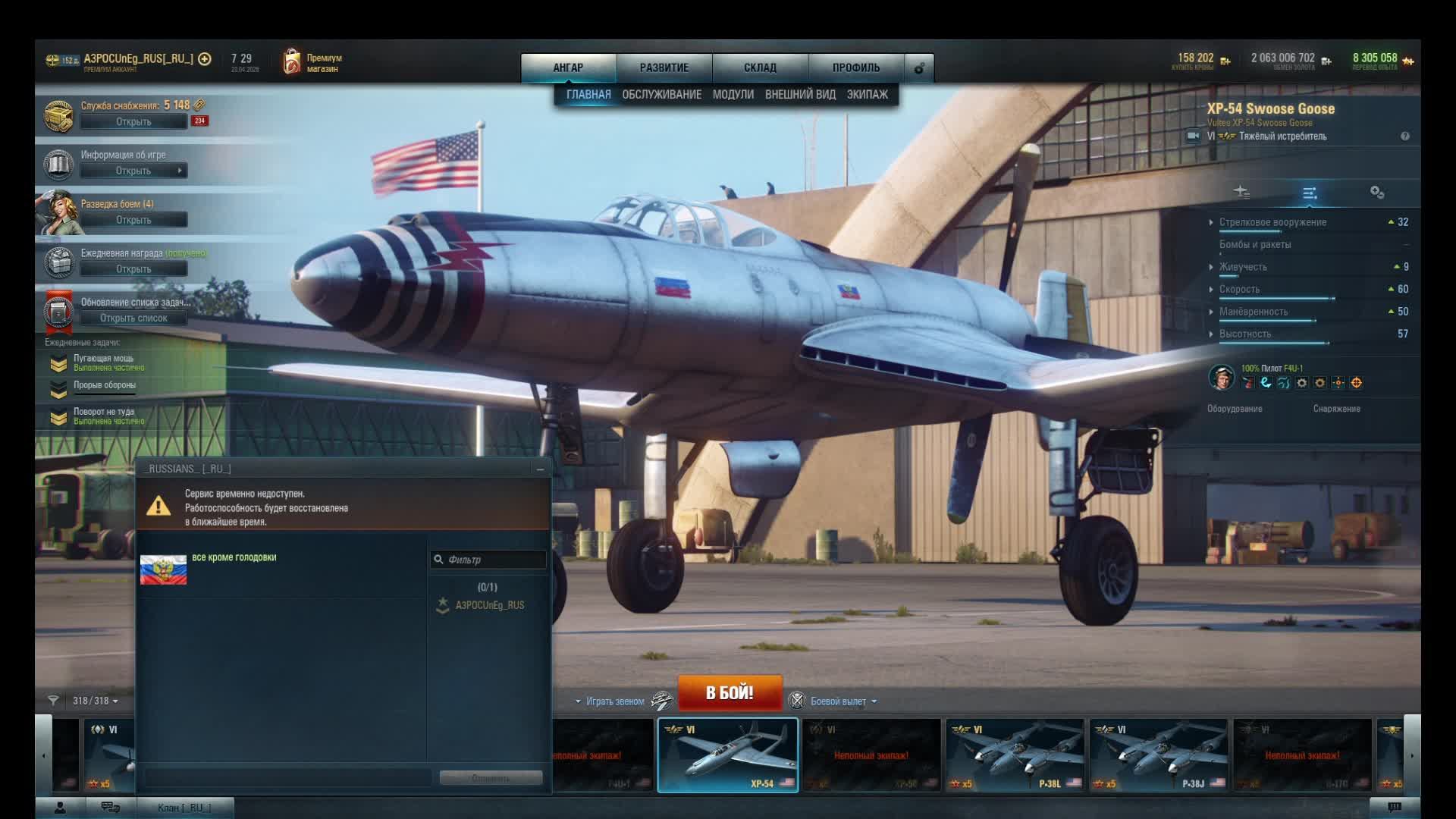Go to the ПРОФИЛЬ tab
This screenshot has width=1456, height=819.
click(x=856, y=67)
